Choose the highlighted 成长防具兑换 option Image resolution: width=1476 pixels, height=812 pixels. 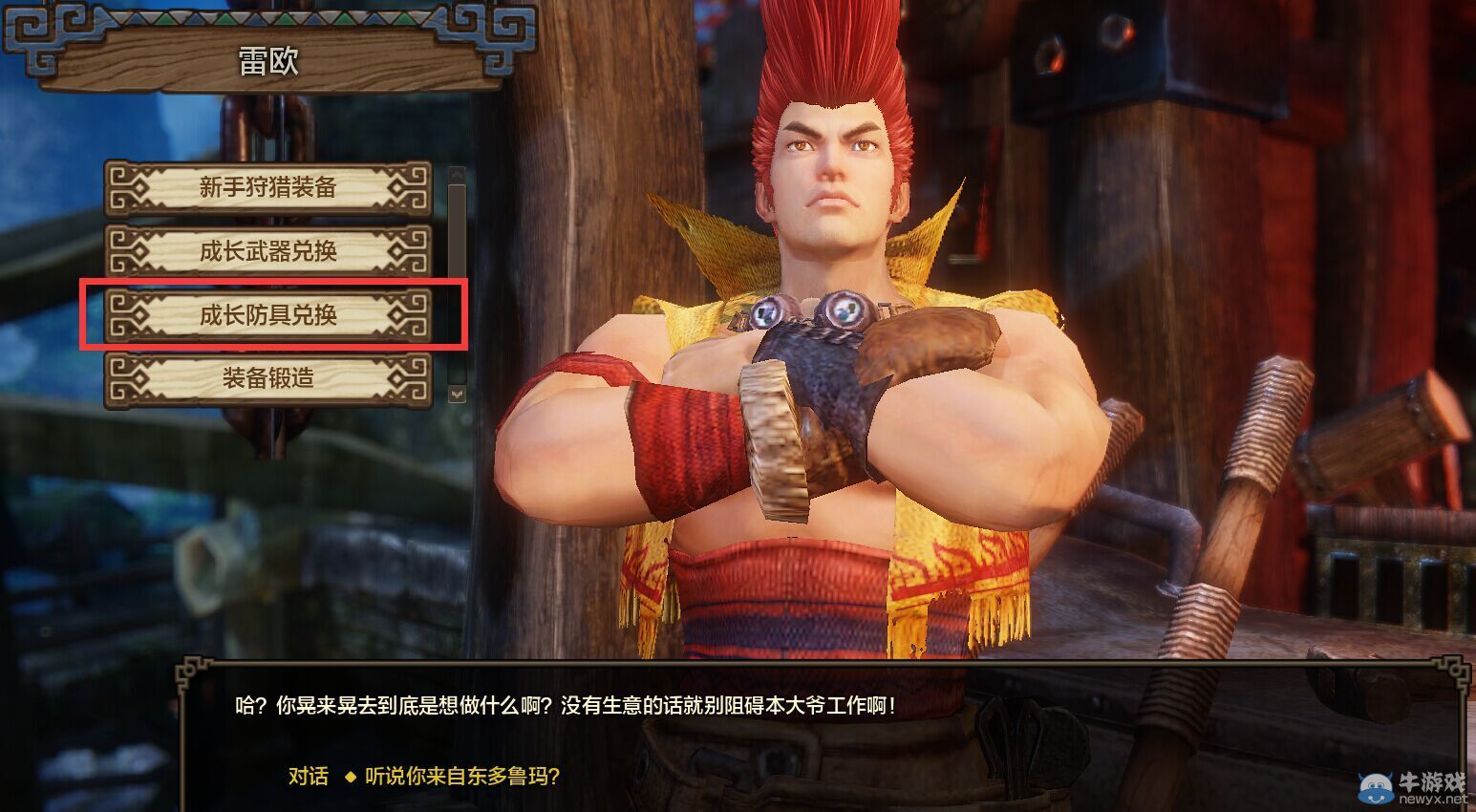tap(267, 314)
